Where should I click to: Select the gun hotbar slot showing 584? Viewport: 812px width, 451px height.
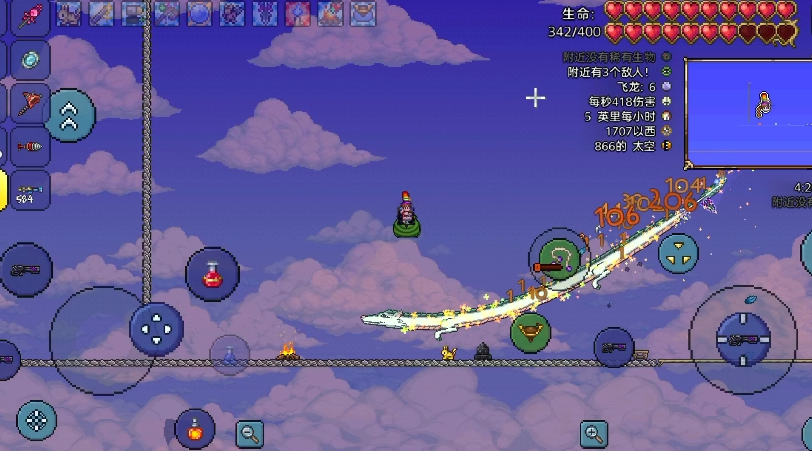[28, 190]
